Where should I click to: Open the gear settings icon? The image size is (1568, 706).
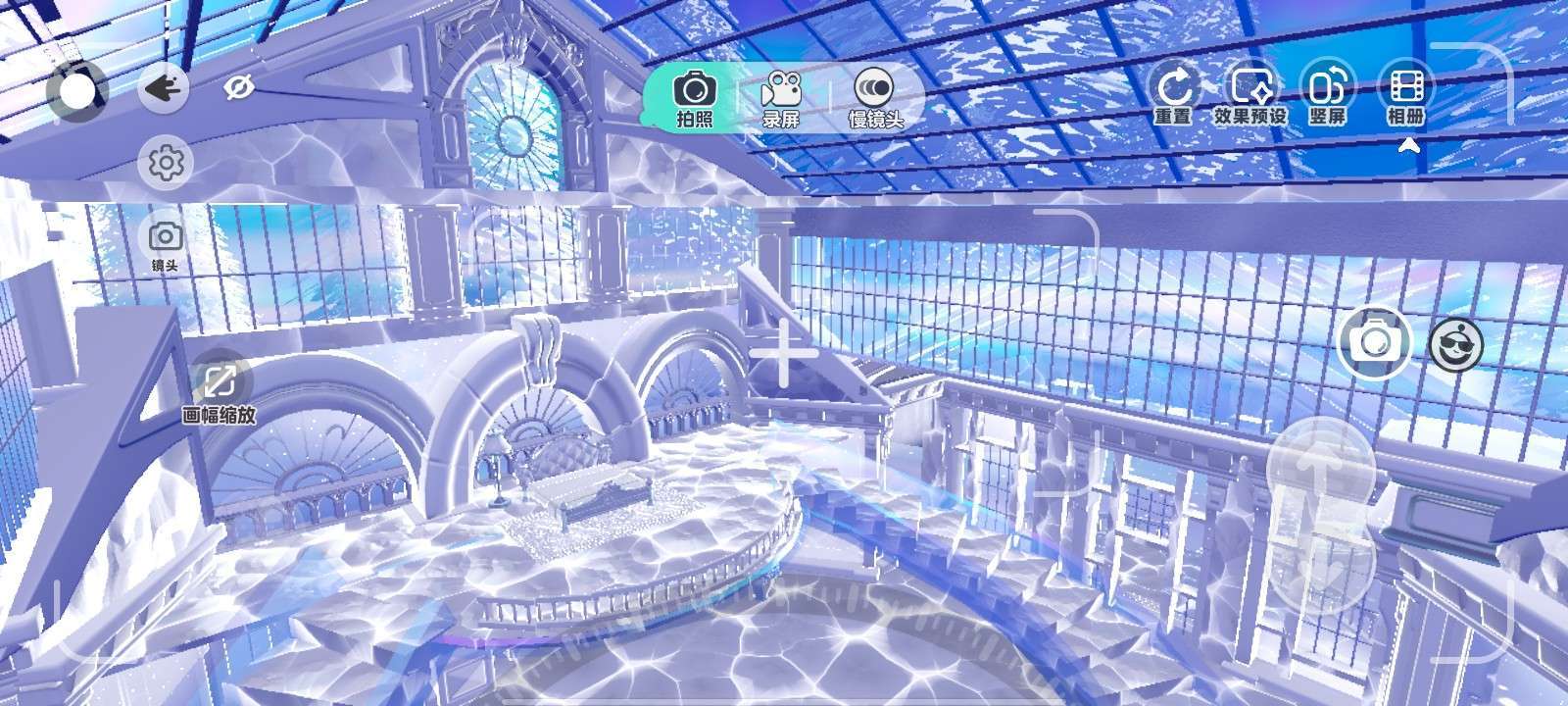(x=166, y=163)
